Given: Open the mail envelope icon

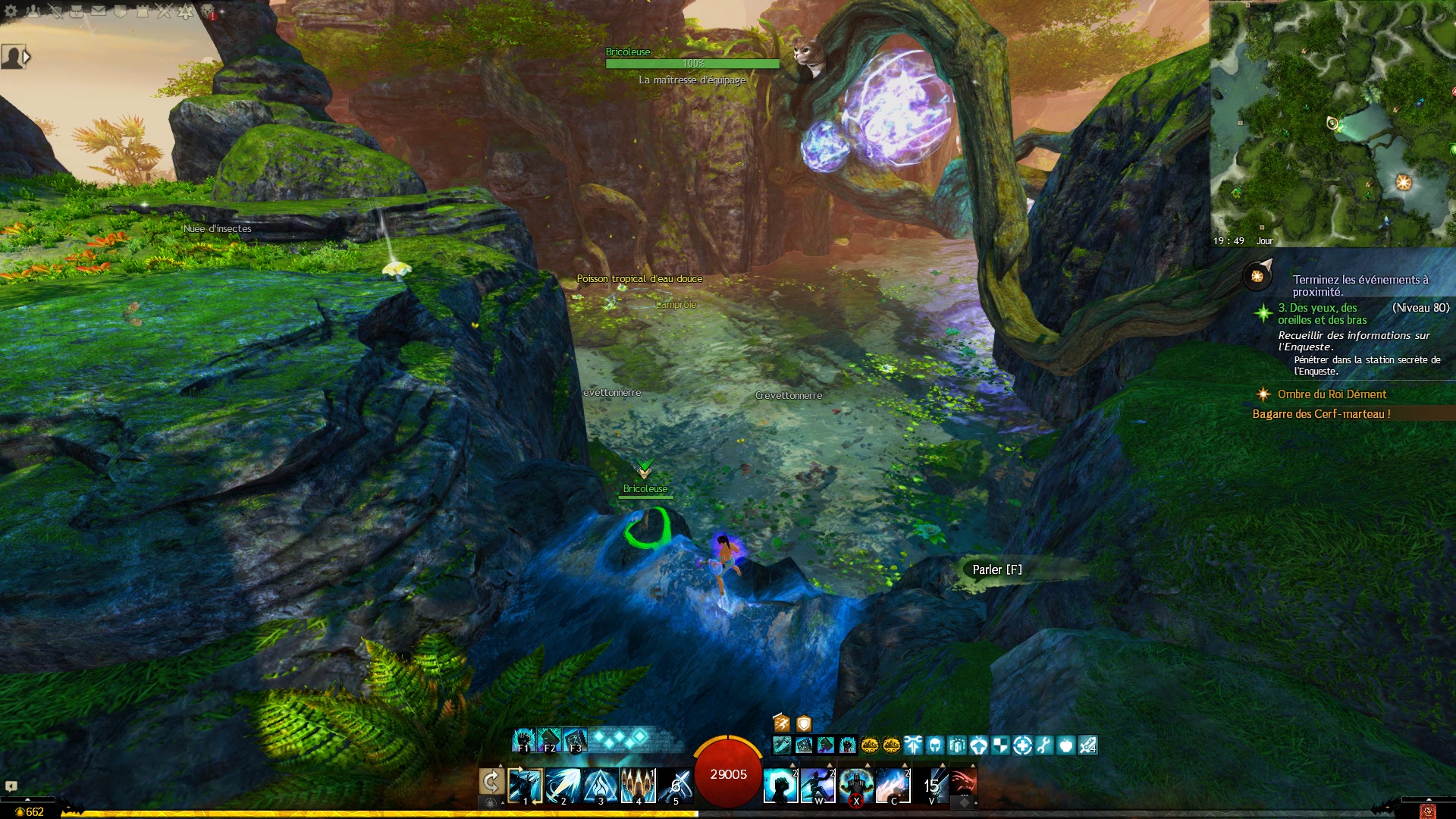Looking at the screenshot, I should pos(99,11).
